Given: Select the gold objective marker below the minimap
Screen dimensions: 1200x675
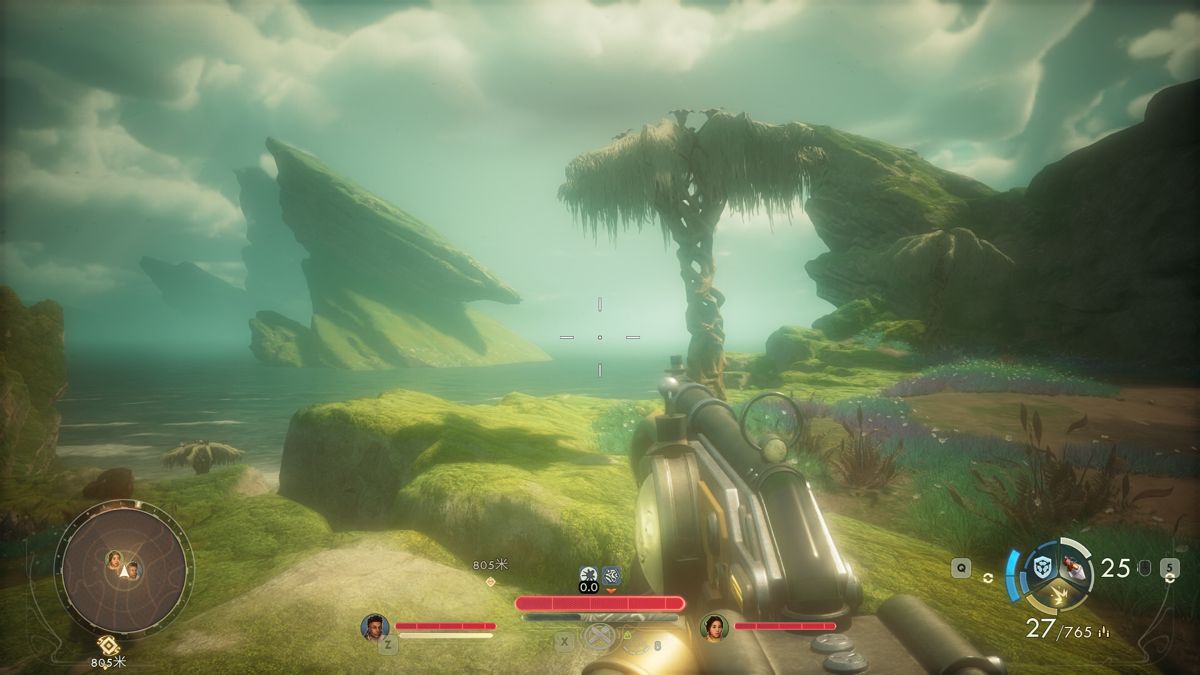Looking at the screenshot, I should 108,645.
